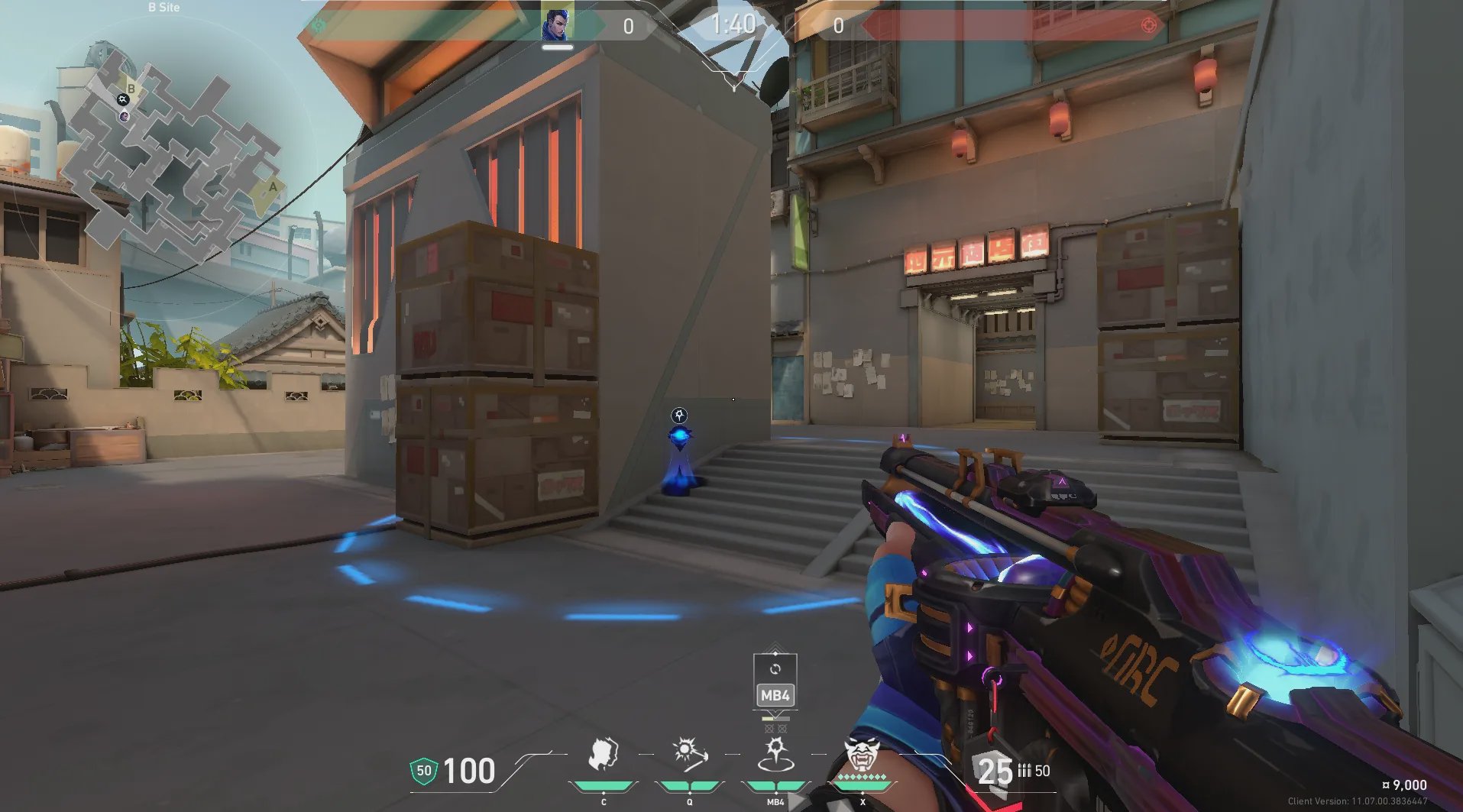Click the Gatecrash marker above the blue tether

[x=679, y=416]
